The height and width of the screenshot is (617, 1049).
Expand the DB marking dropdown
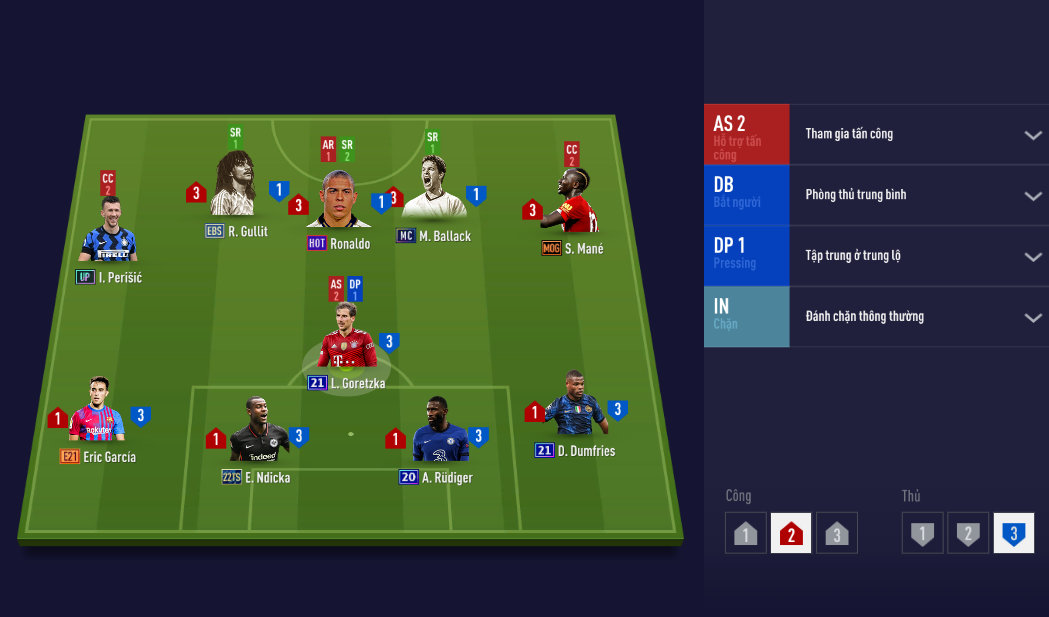pos(1033,196)
